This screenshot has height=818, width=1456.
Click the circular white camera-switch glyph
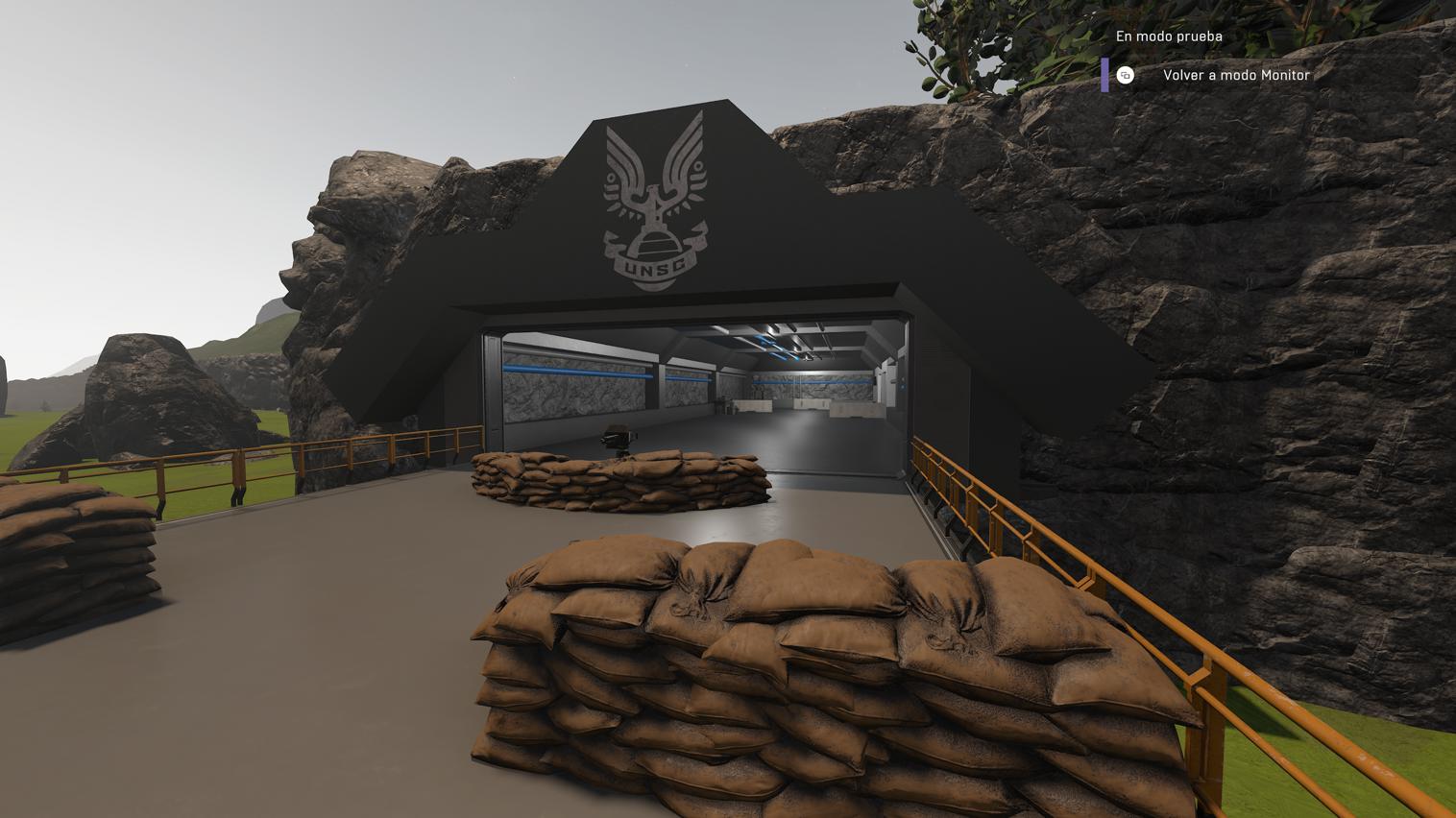(1126, 75)
